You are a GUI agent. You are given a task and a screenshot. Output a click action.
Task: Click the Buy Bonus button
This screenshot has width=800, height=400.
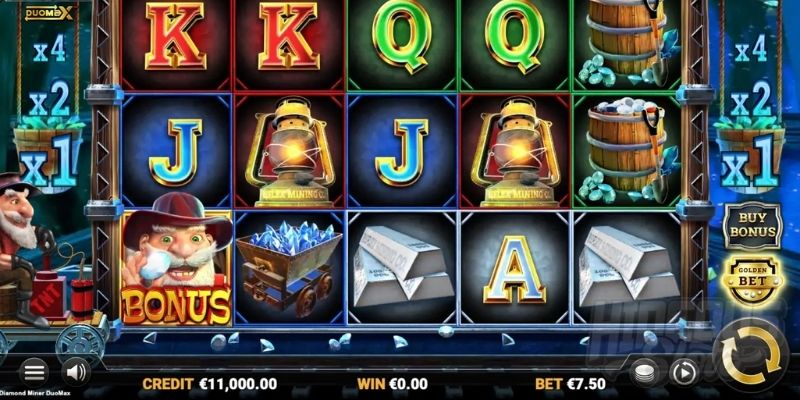pos(751,224)
